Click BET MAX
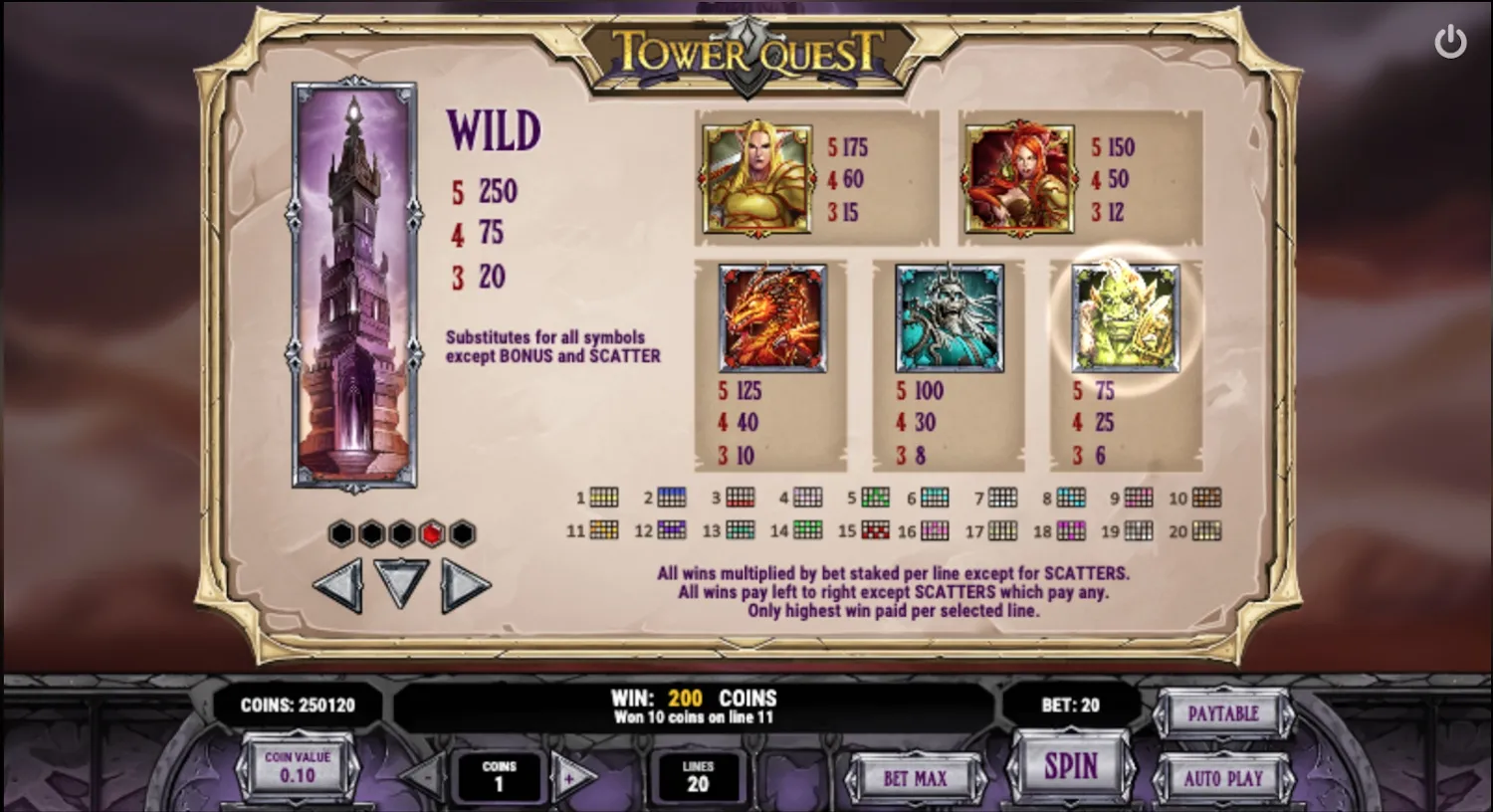 click(916, 777)
